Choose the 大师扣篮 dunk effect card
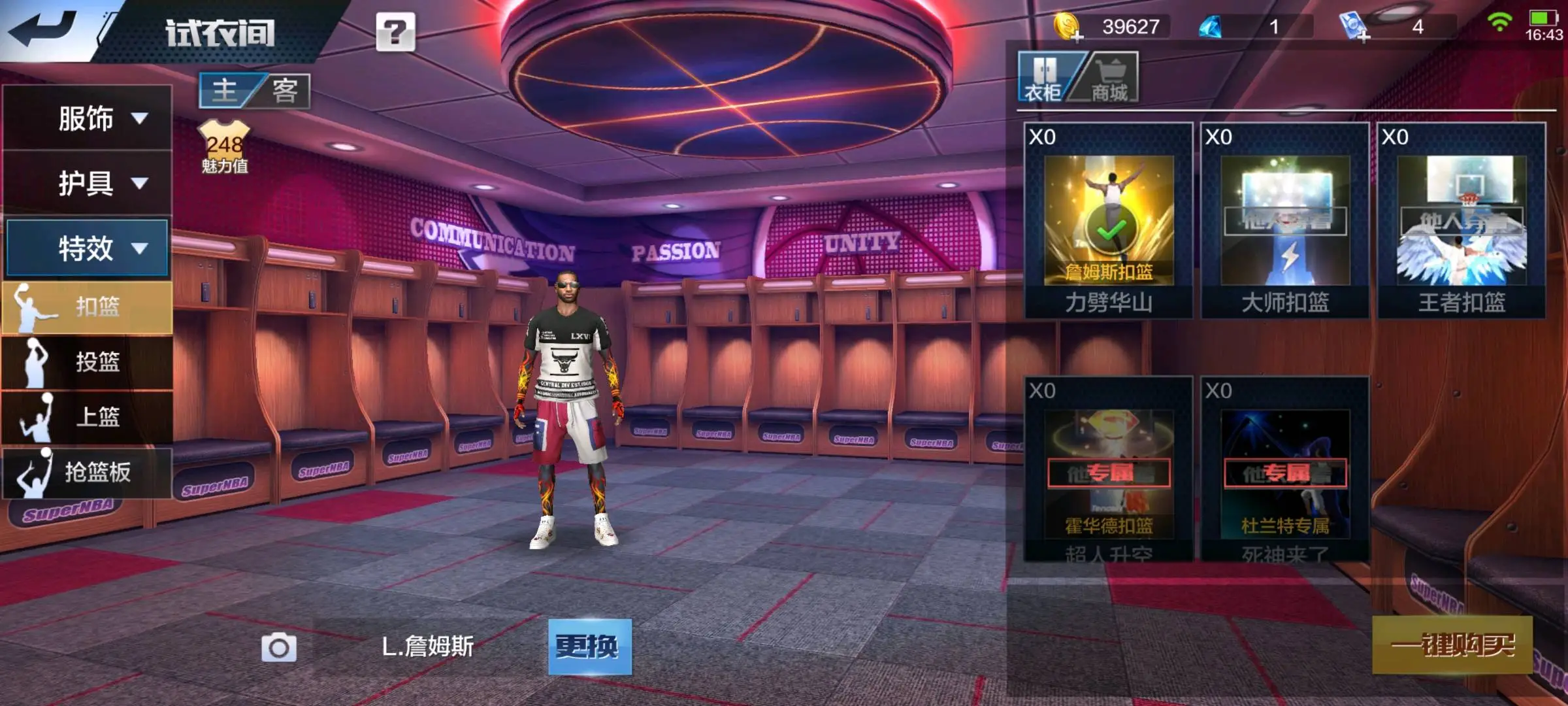Image resolution: width=1568 pixels, height=706 pixels. [1284, 221]
